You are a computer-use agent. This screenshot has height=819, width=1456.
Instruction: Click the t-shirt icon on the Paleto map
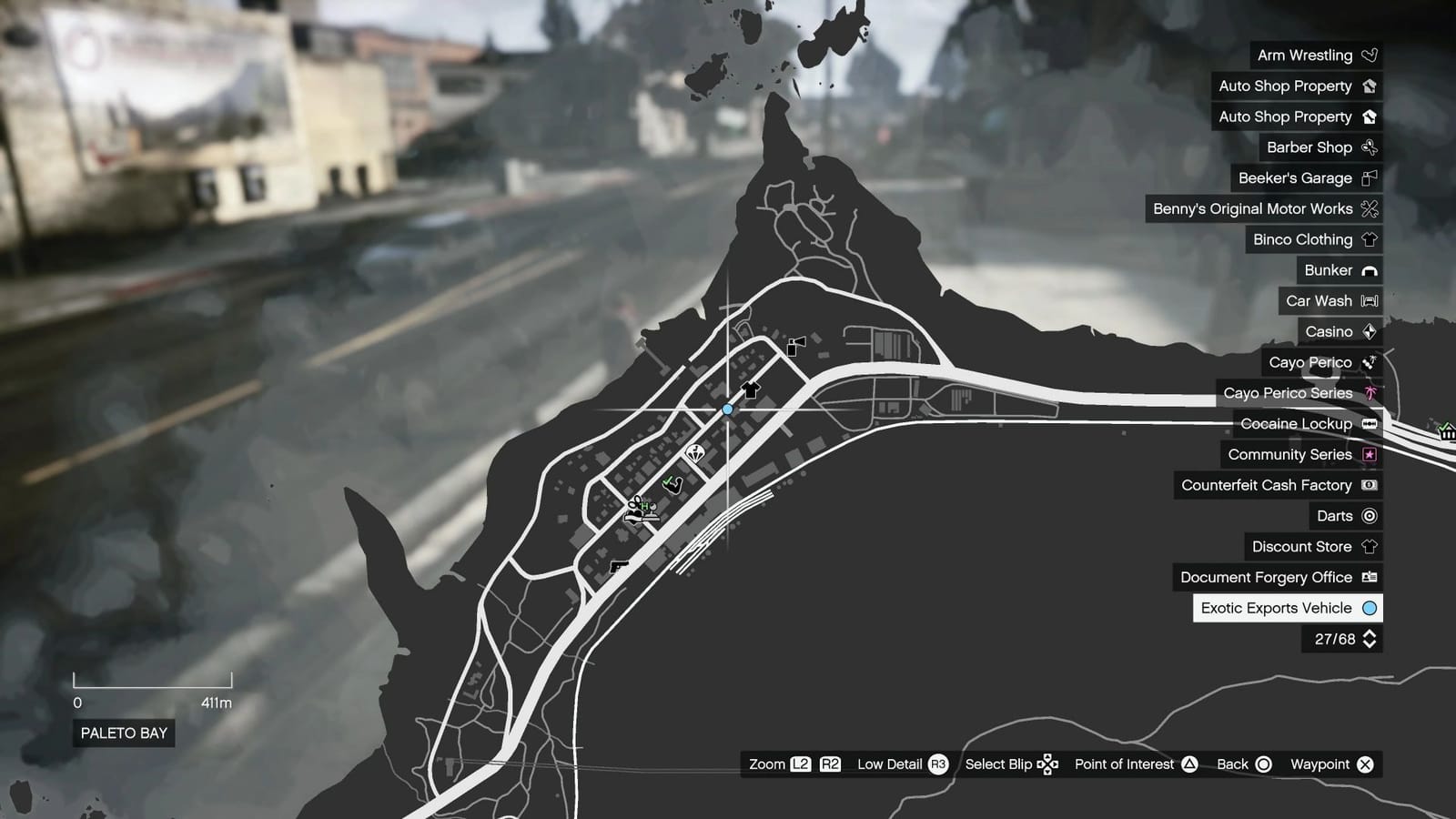click(x=749, y=391)
